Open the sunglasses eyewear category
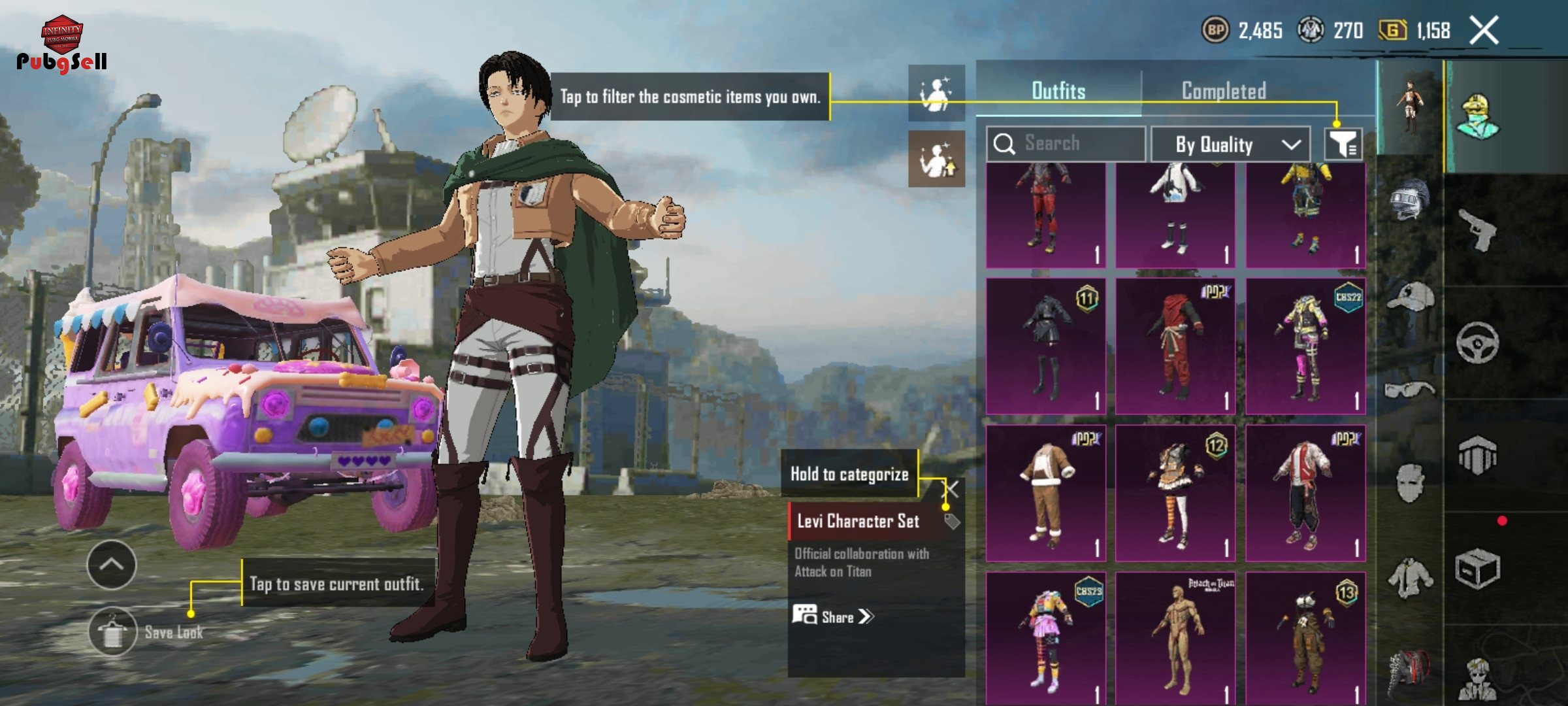The height and width of the screenshot is (706, 1568). click(1409, 390)
